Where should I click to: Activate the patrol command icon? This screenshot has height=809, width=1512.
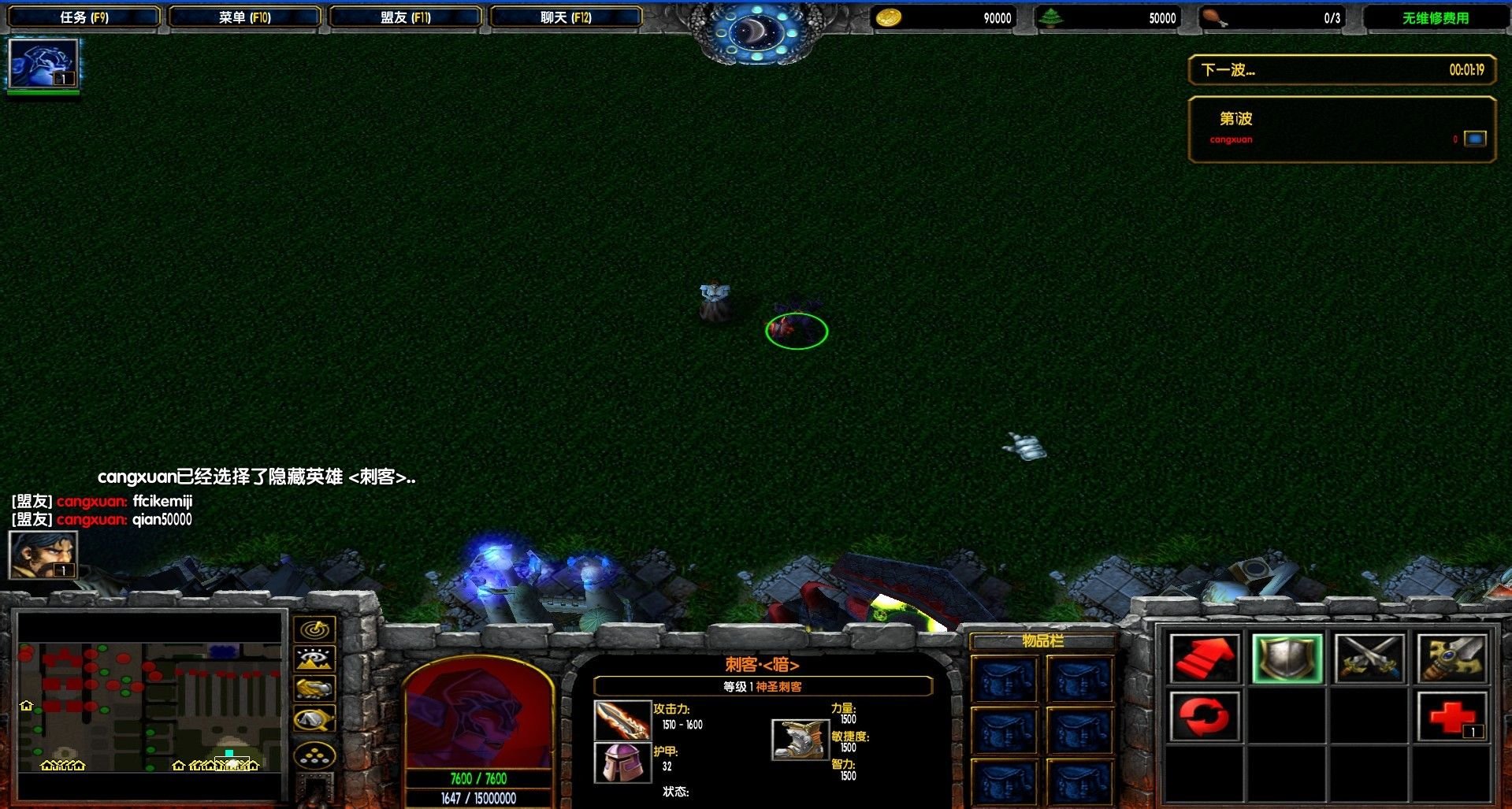pyautogui.click(x=1452, y=659)
